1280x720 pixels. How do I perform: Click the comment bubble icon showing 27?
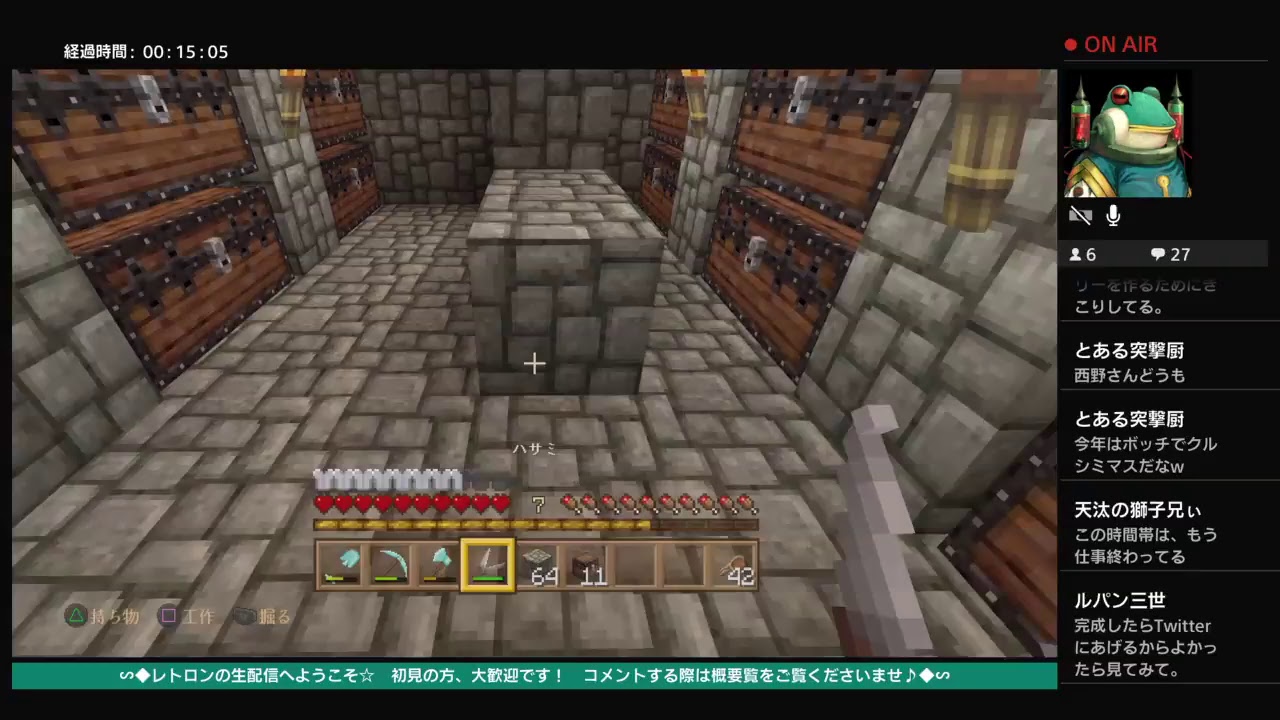1160,254
